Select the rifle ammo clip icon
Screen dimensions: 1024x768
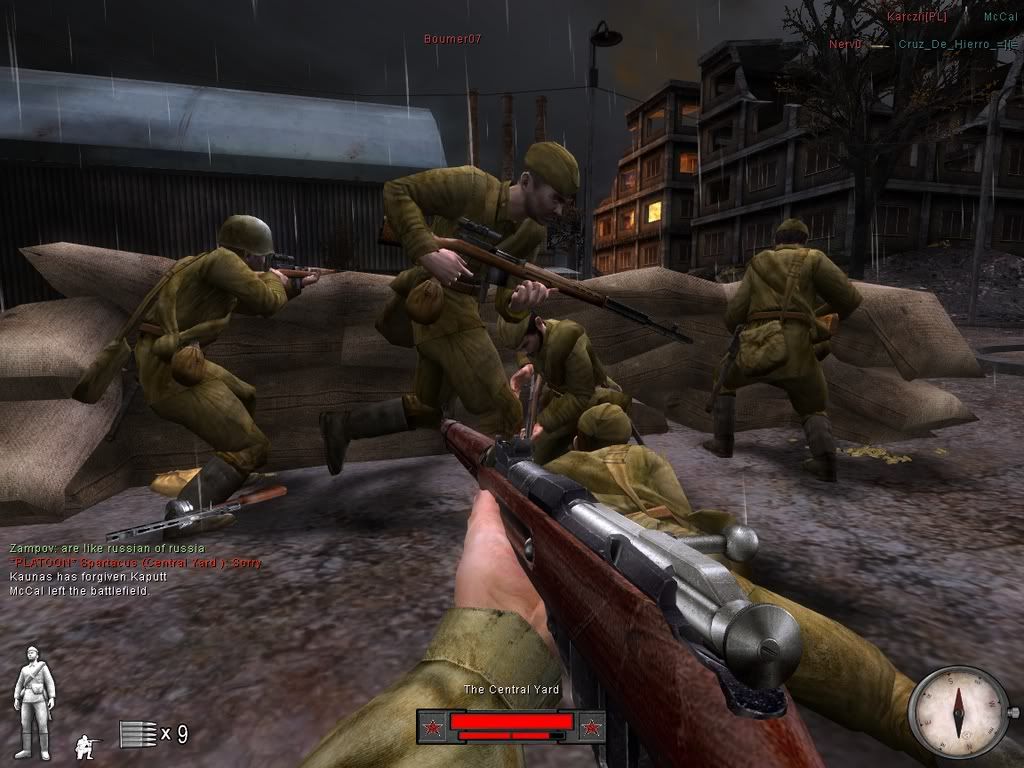[138, 734]
